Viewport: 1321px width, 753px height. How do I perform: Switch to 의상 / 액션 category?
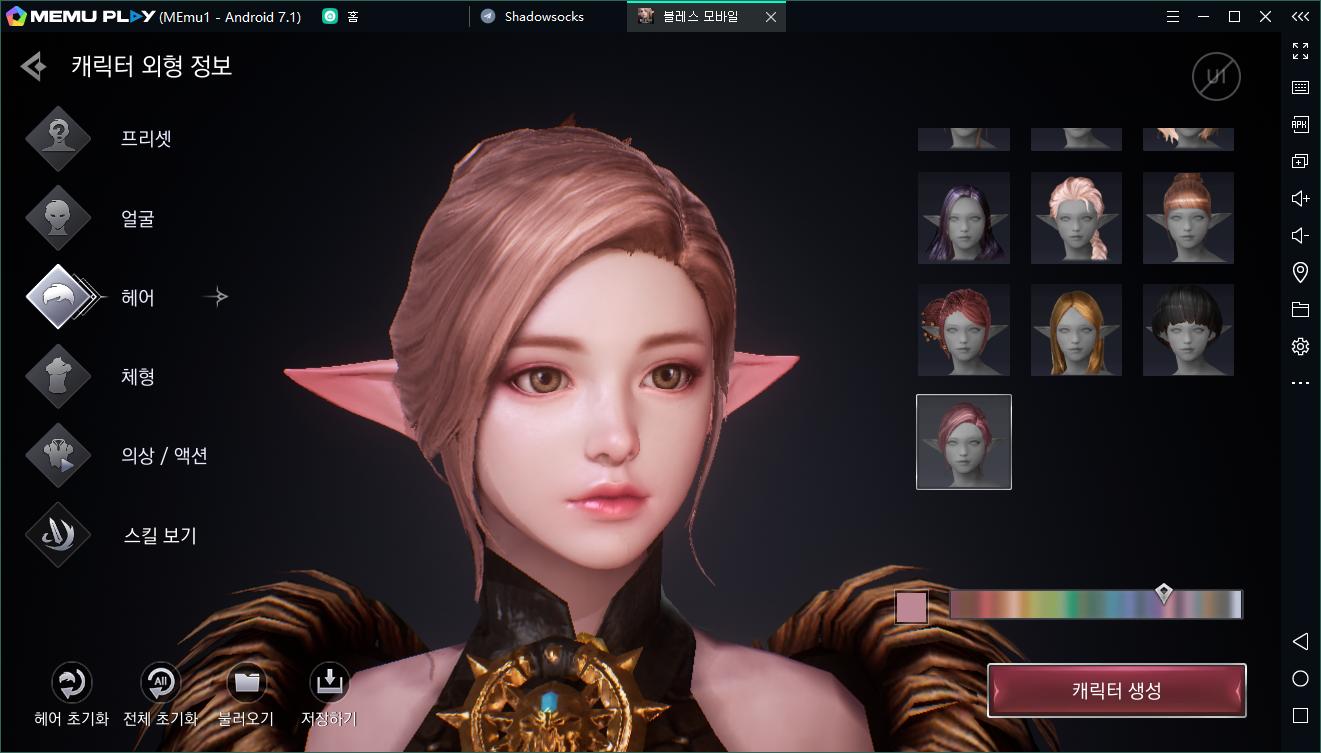pos(59,456)
